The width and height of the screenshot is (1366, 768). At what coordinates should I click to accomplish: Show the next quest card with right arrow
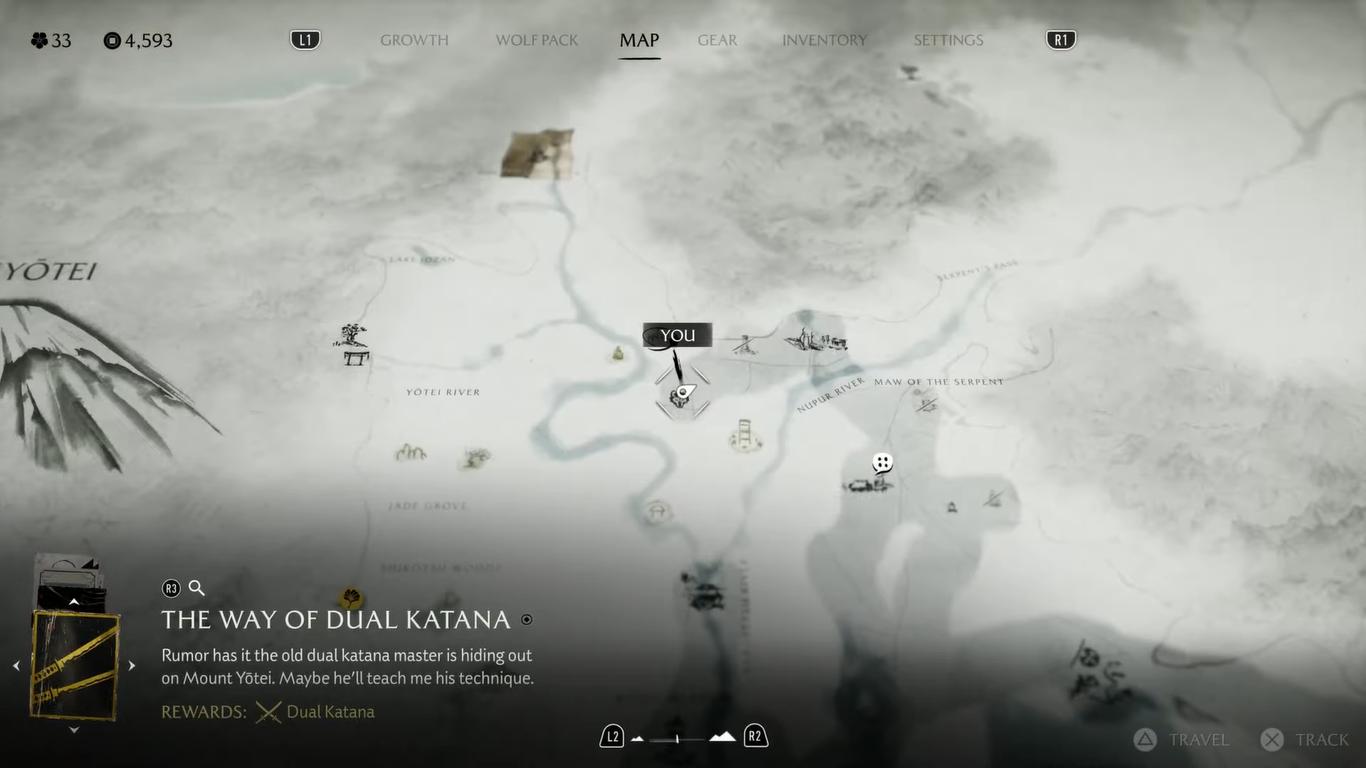tap(131, 665)
